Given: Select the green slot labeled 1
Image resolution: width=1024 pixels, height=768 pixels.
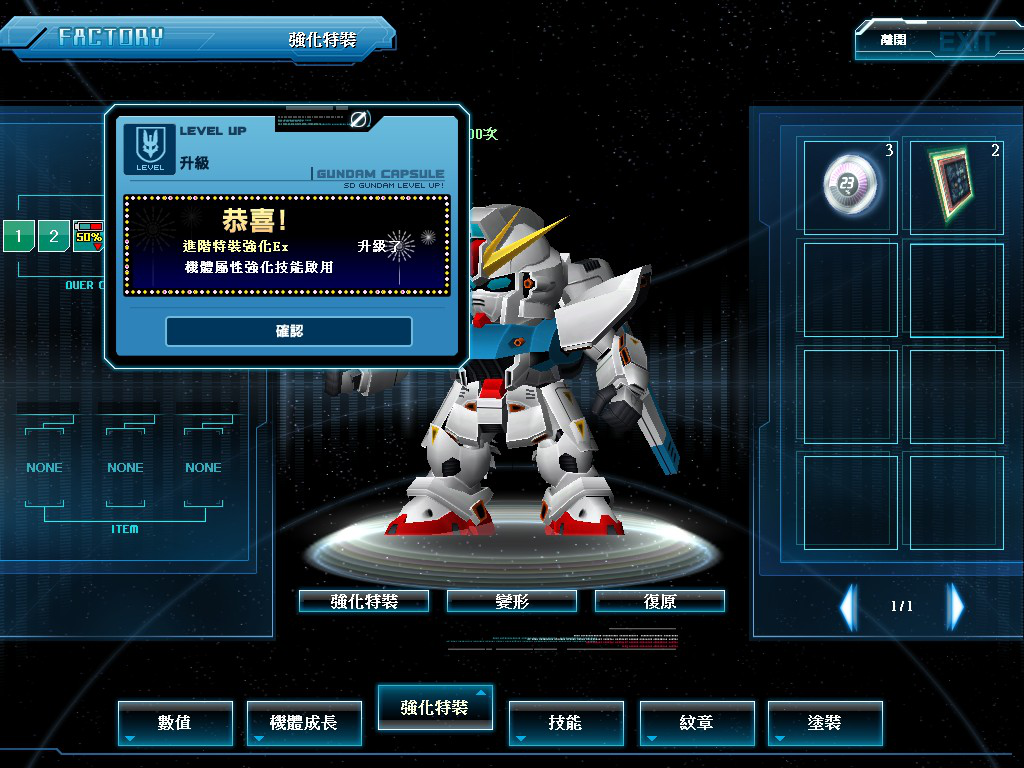Looking at the screenshot, I should pos(18,237).
